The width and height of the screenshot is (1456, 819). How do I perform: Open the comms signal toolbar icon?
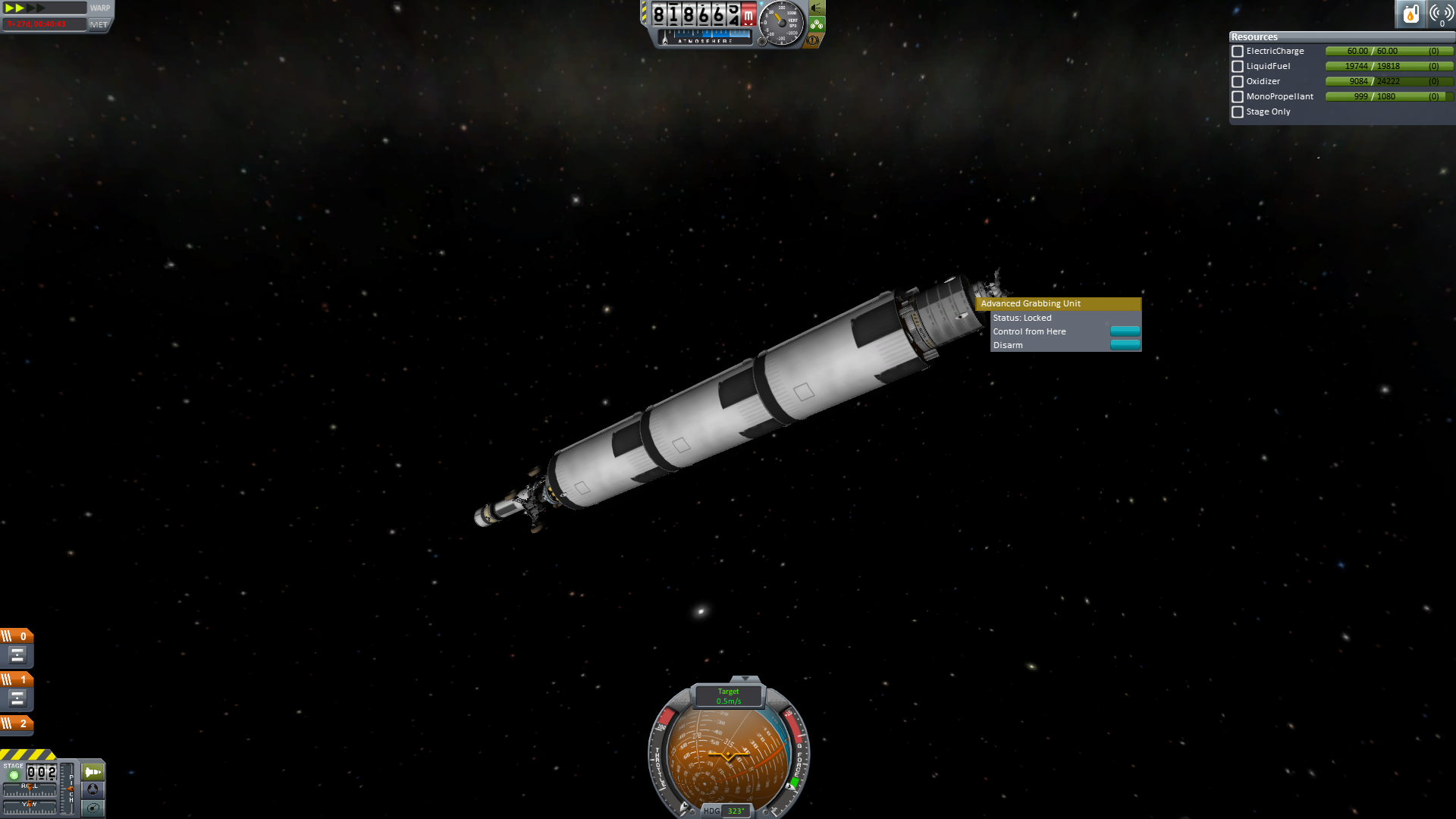(x=1440, y=14)
